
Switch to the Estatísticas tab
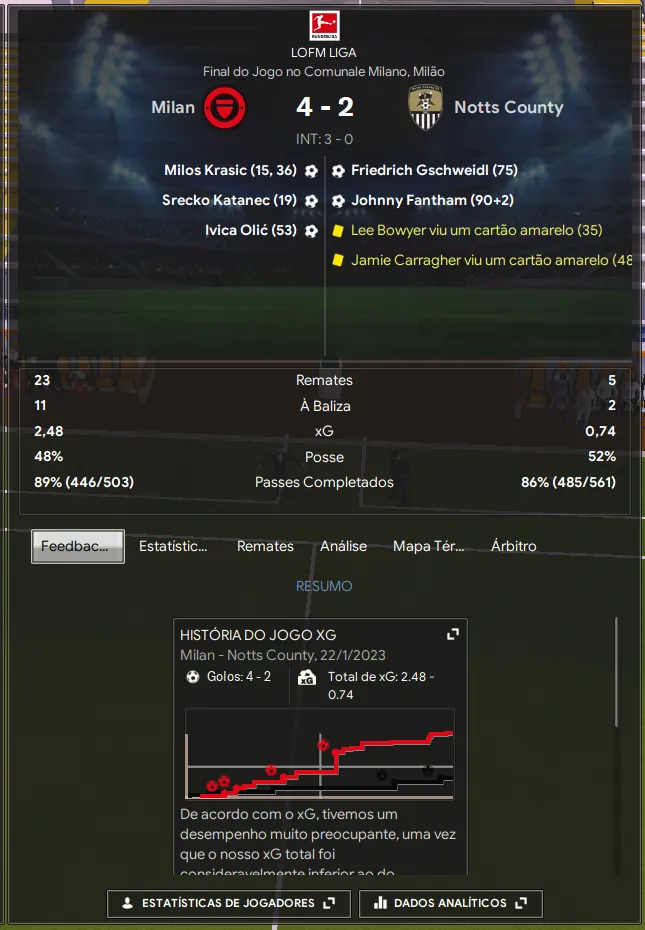(173, 547)
